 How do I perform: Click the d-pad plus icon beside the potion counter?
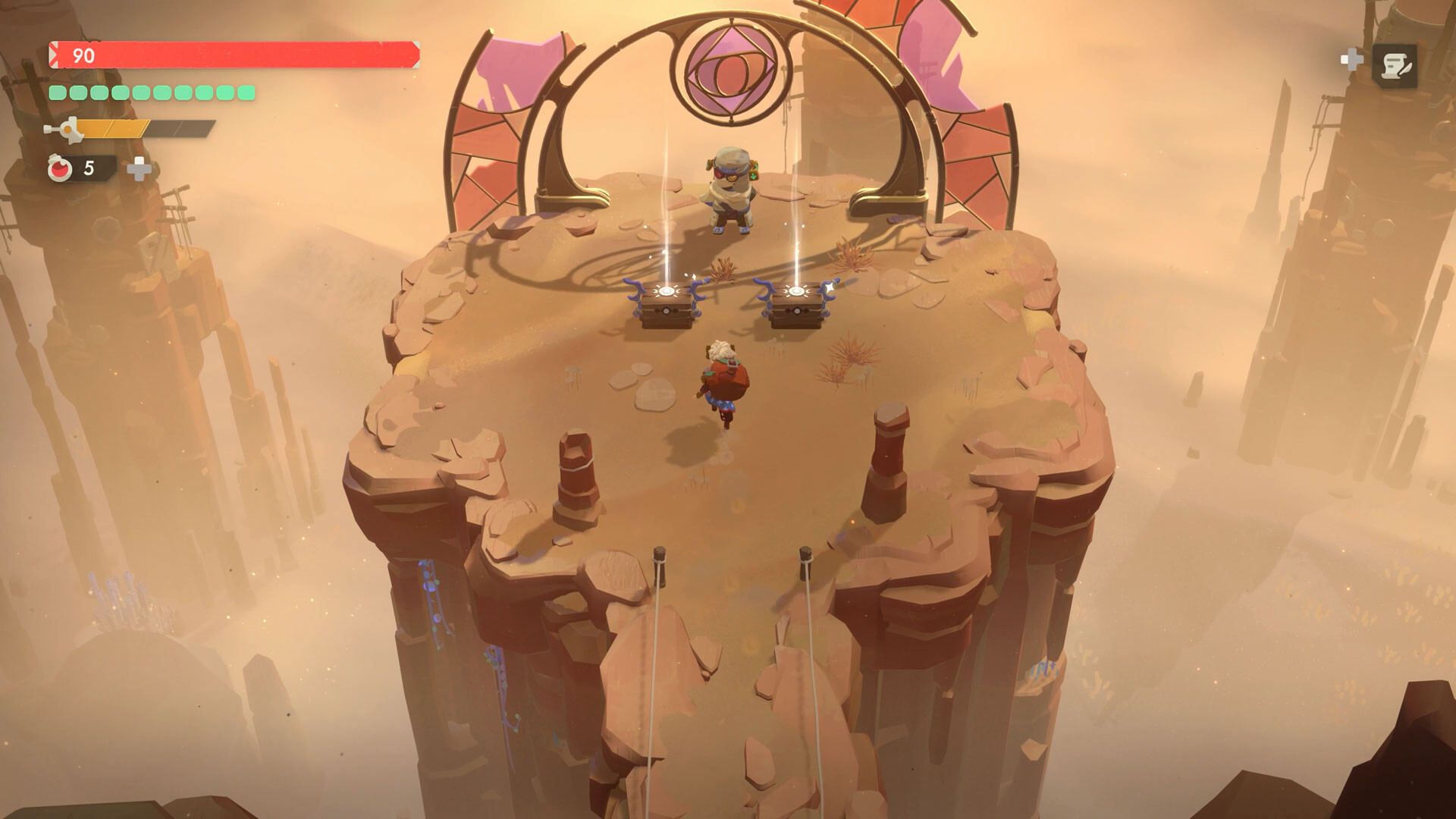pyautogui.click(x=141, y=170)
